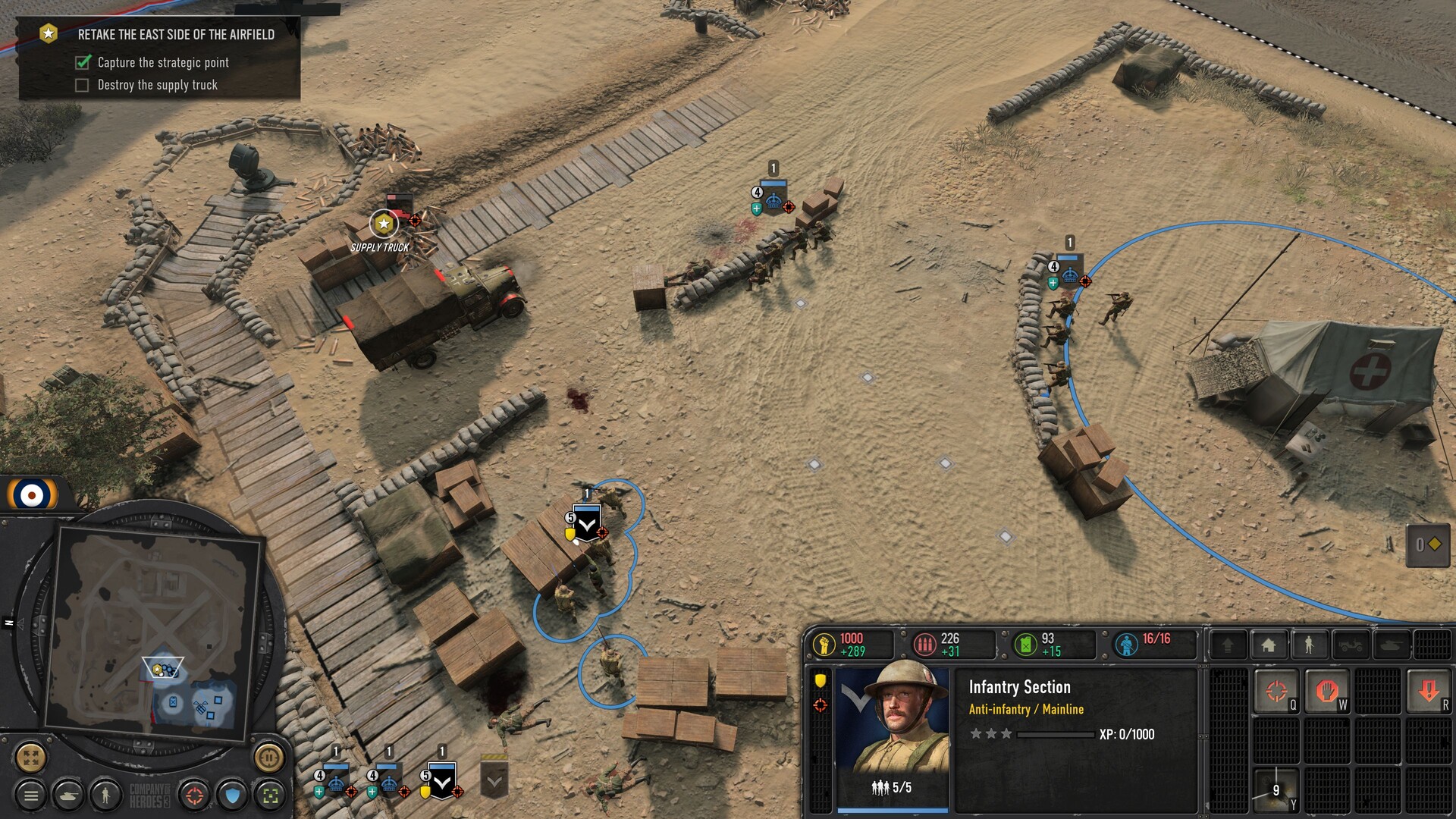Select the Infantry Section chevron unit card

coord(441,781)
